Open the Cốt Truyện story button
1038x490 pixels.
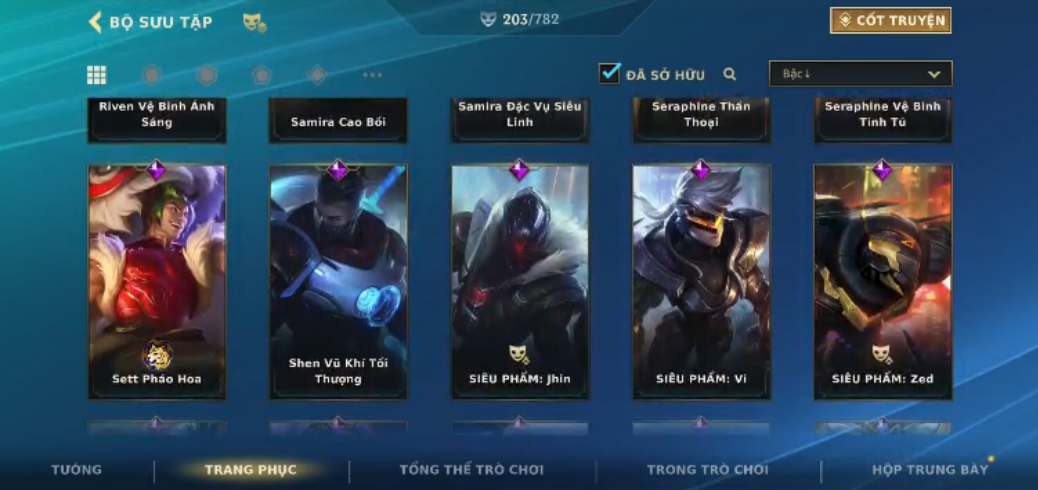[x=890, y=21]
